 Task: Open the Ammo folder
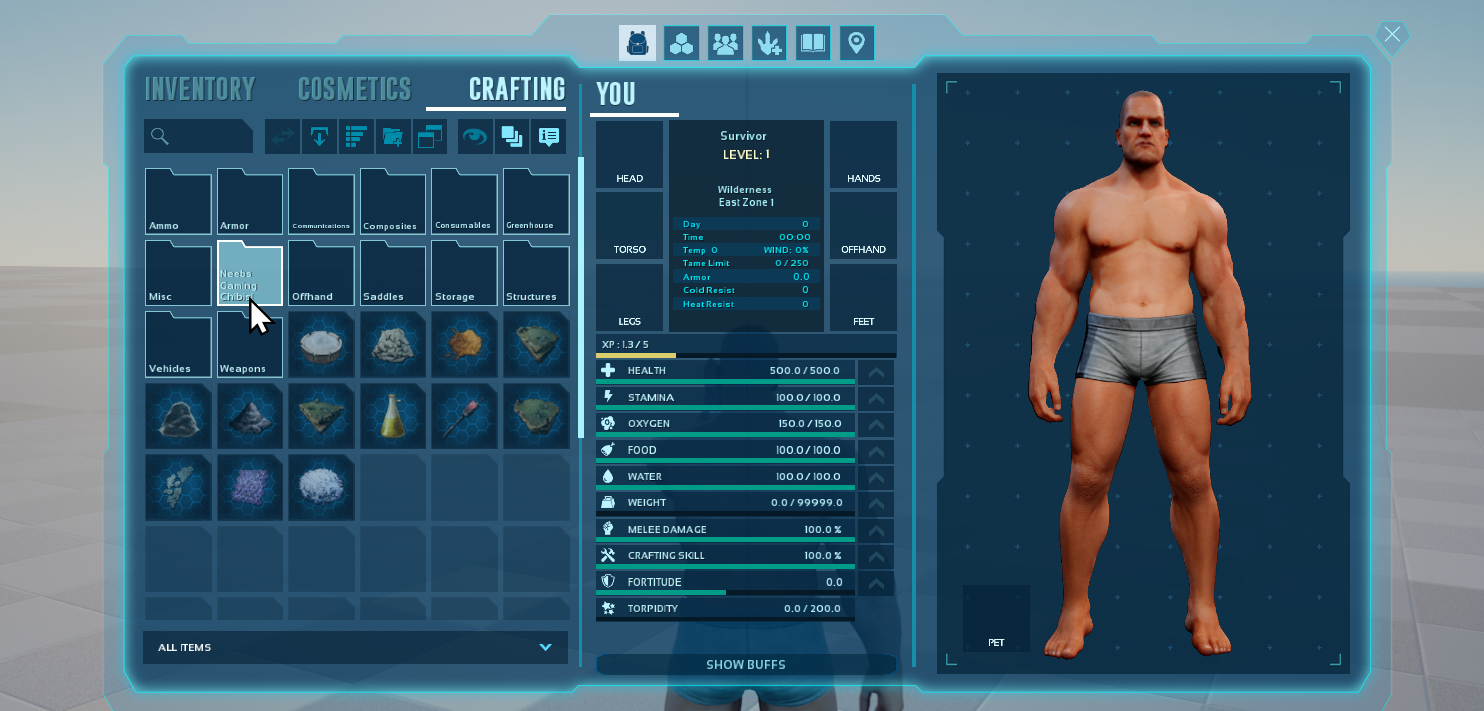click(178, 202)
